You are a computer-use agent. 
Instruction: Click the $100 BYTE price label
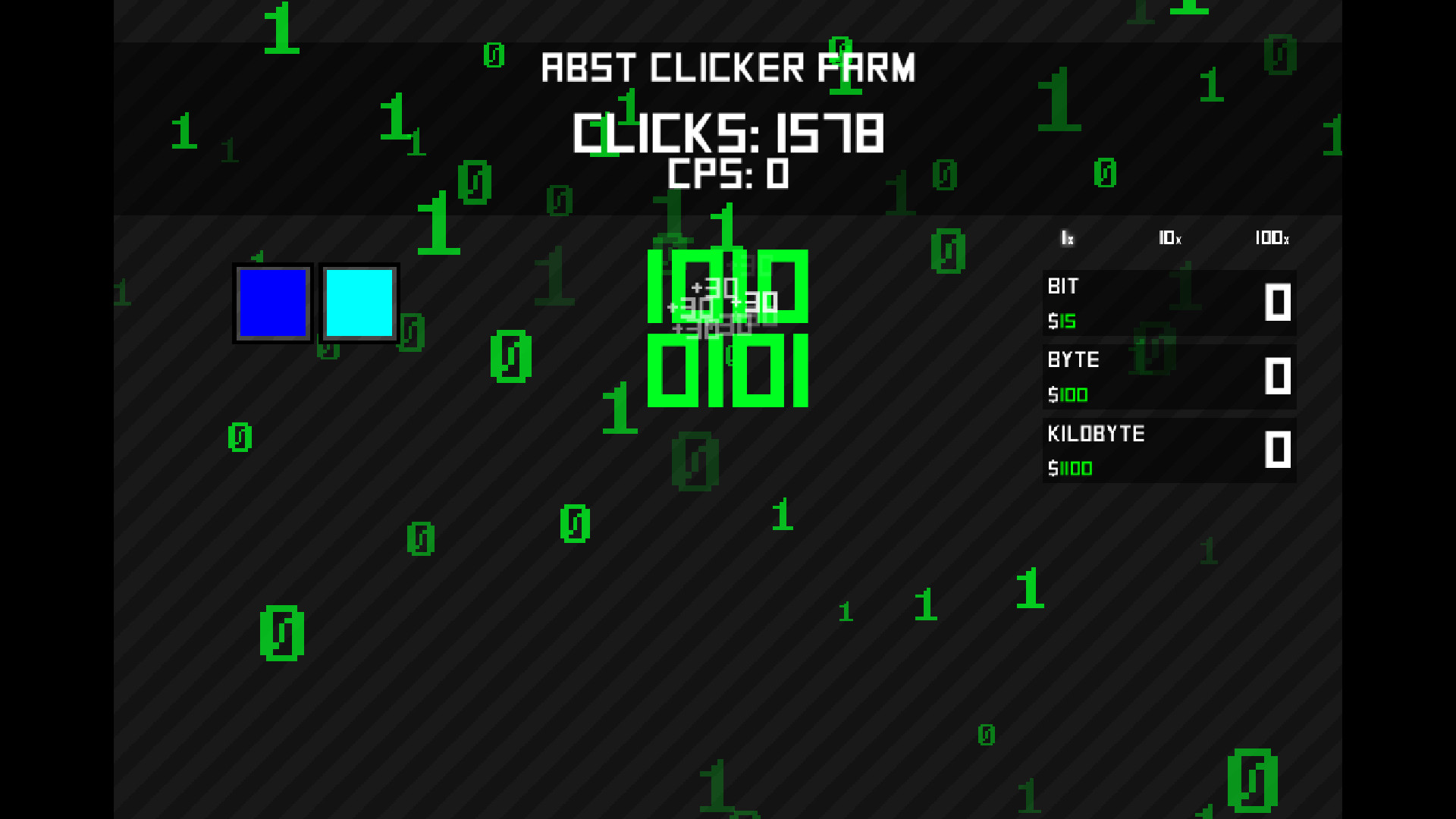tap(1069, 395)
